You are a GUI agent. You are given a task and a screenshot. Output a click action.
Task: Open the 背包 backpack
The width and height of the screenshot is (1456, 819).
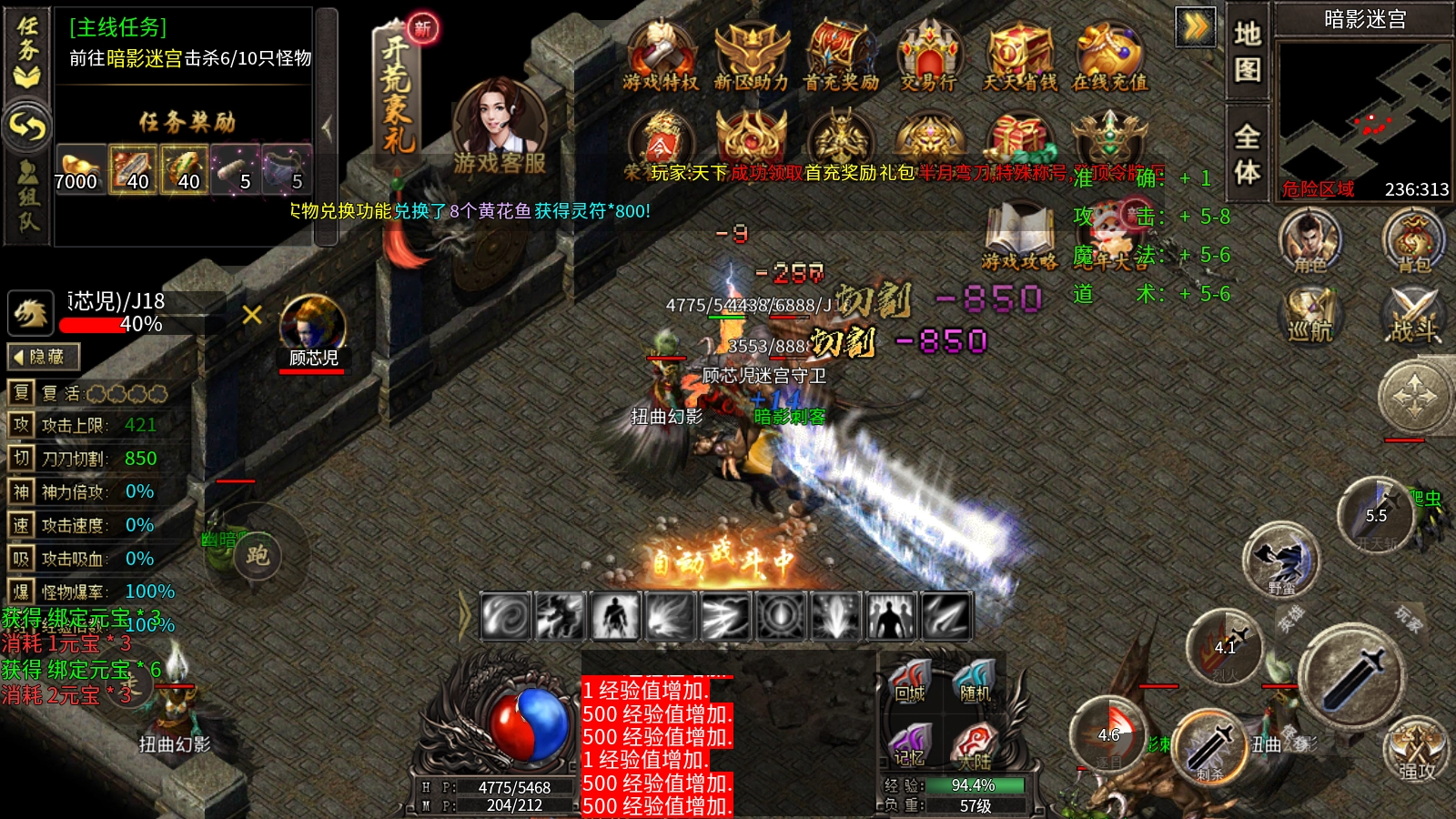click(1413, 240)
